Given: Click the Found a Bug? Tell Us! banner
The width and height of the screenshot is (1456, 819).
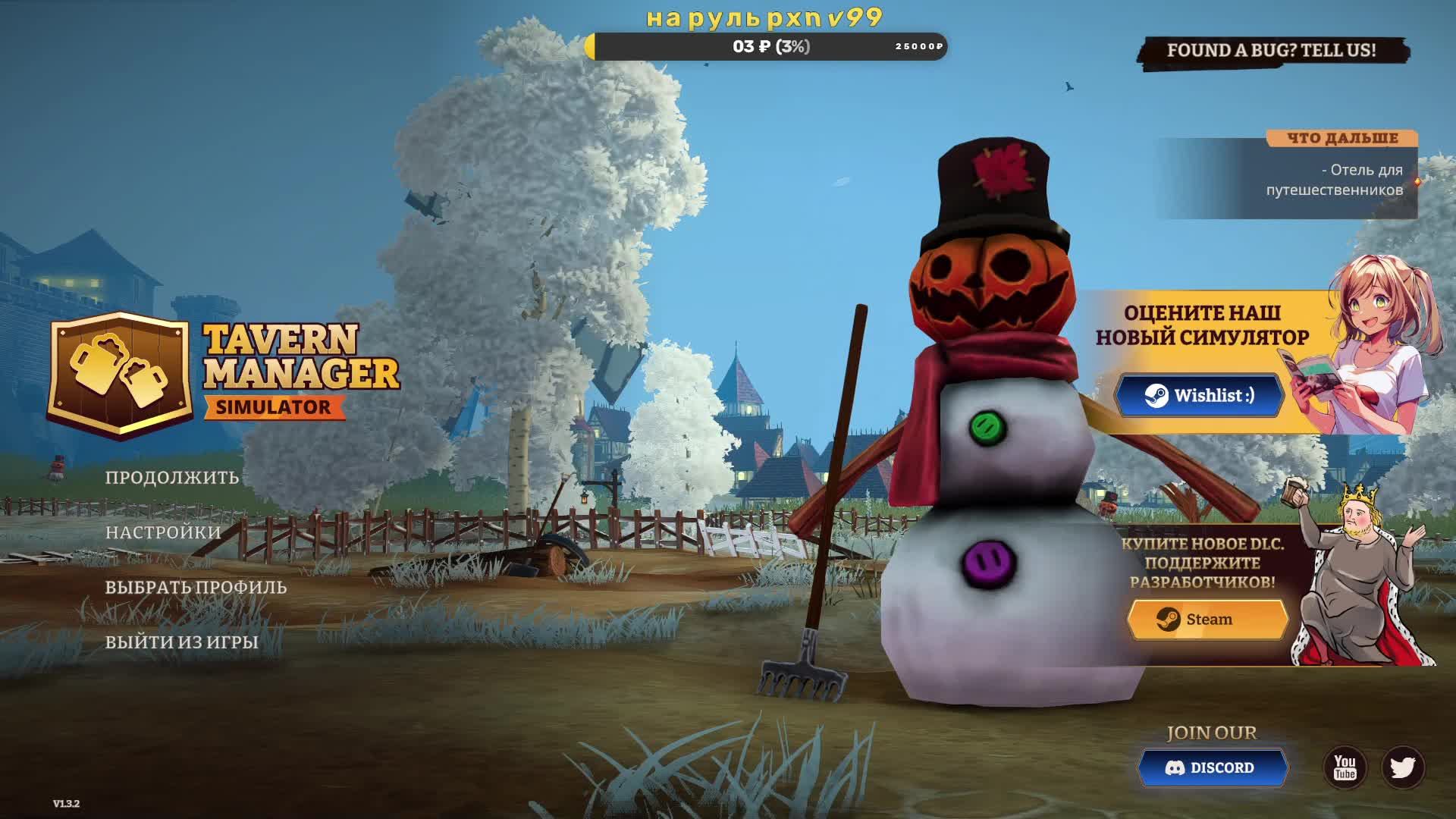Looking at the screenshot, I should point(1272,51).
